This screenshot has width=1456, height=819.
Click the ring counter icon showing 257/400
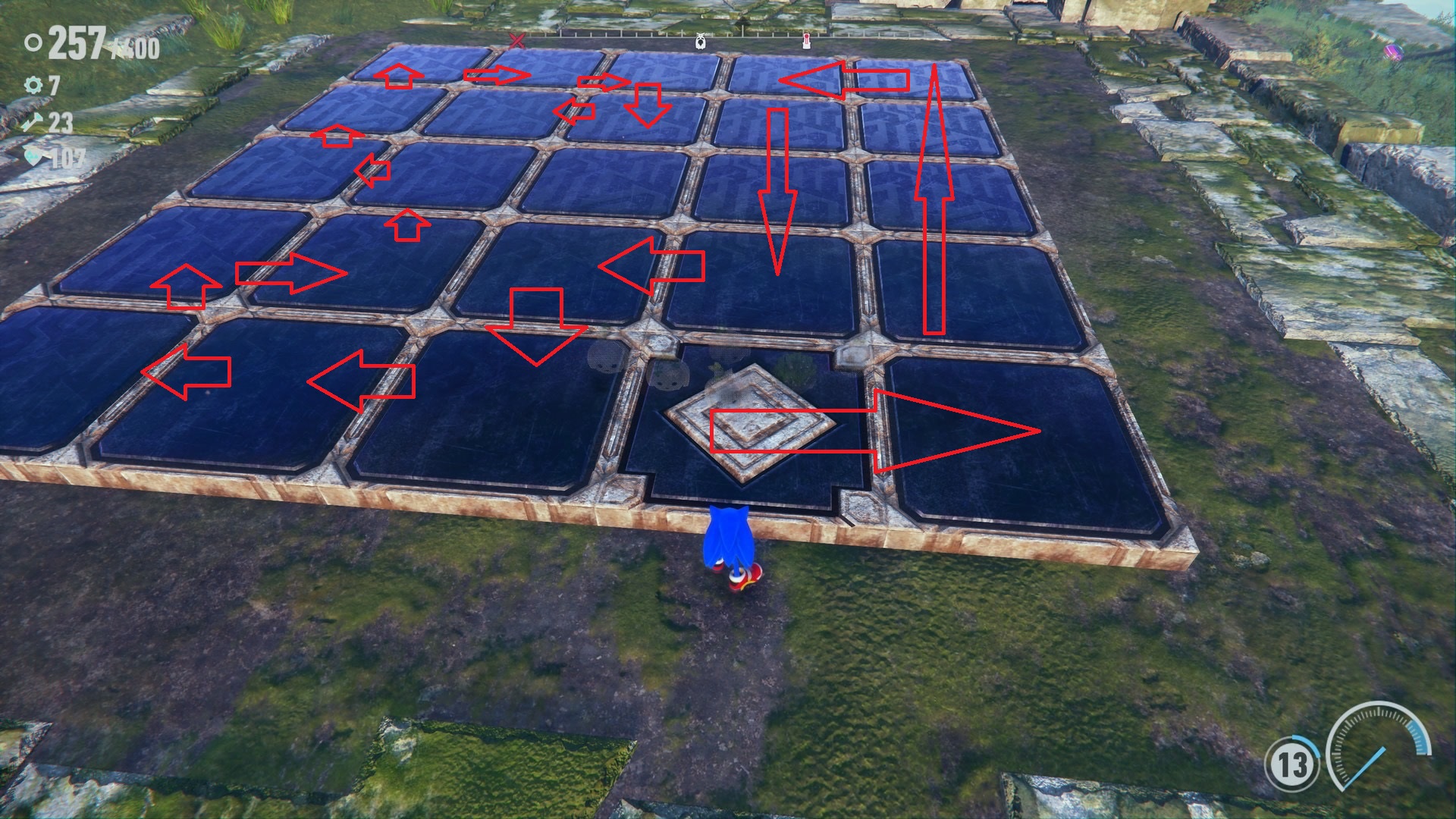(x=34, y=42)
